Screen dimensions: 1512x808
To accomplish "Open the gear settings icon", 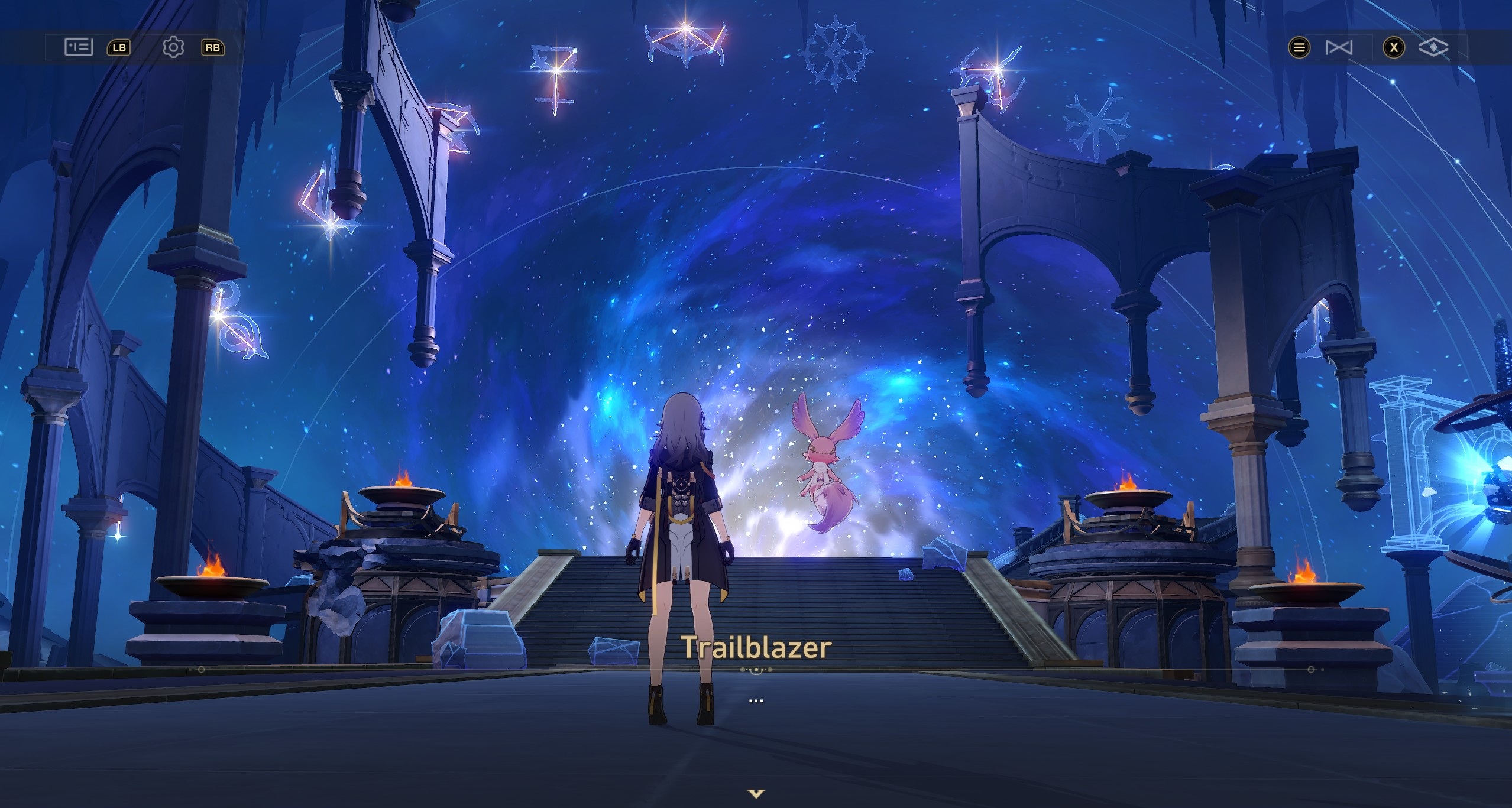I will (173, 47).
